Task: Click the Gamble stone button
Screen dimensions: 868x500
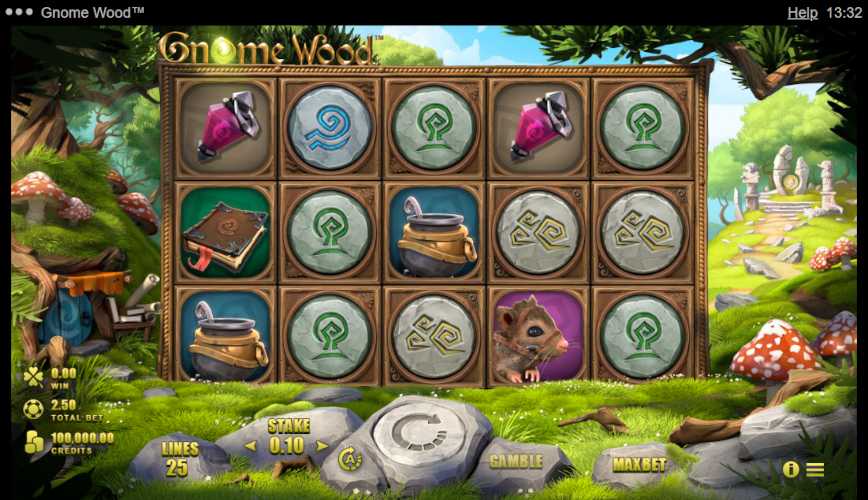Action: pyautogui.click(x=516, y=462)
